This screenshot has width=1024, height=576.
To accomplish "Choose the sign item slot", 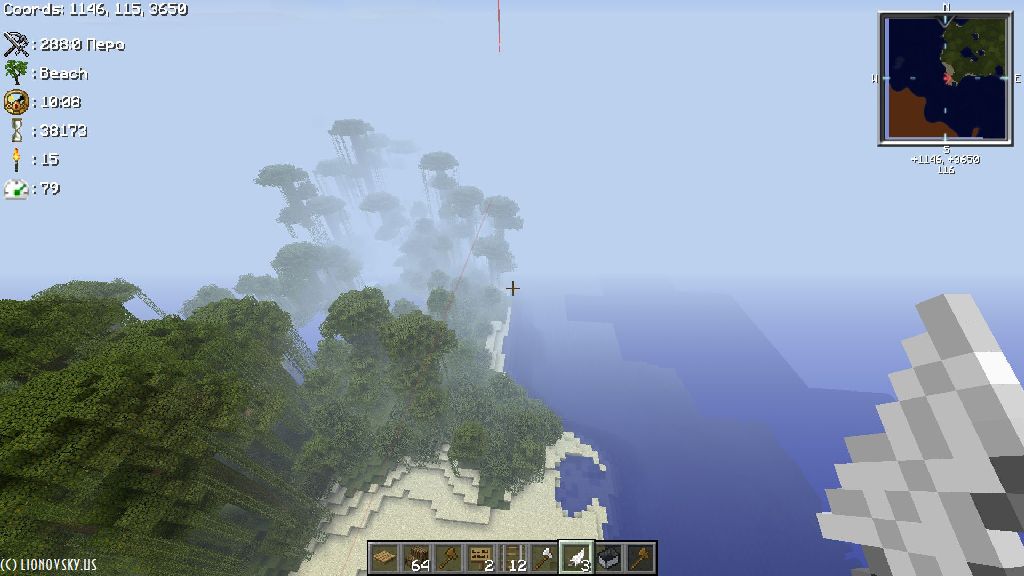I will [x=480, y=557].
